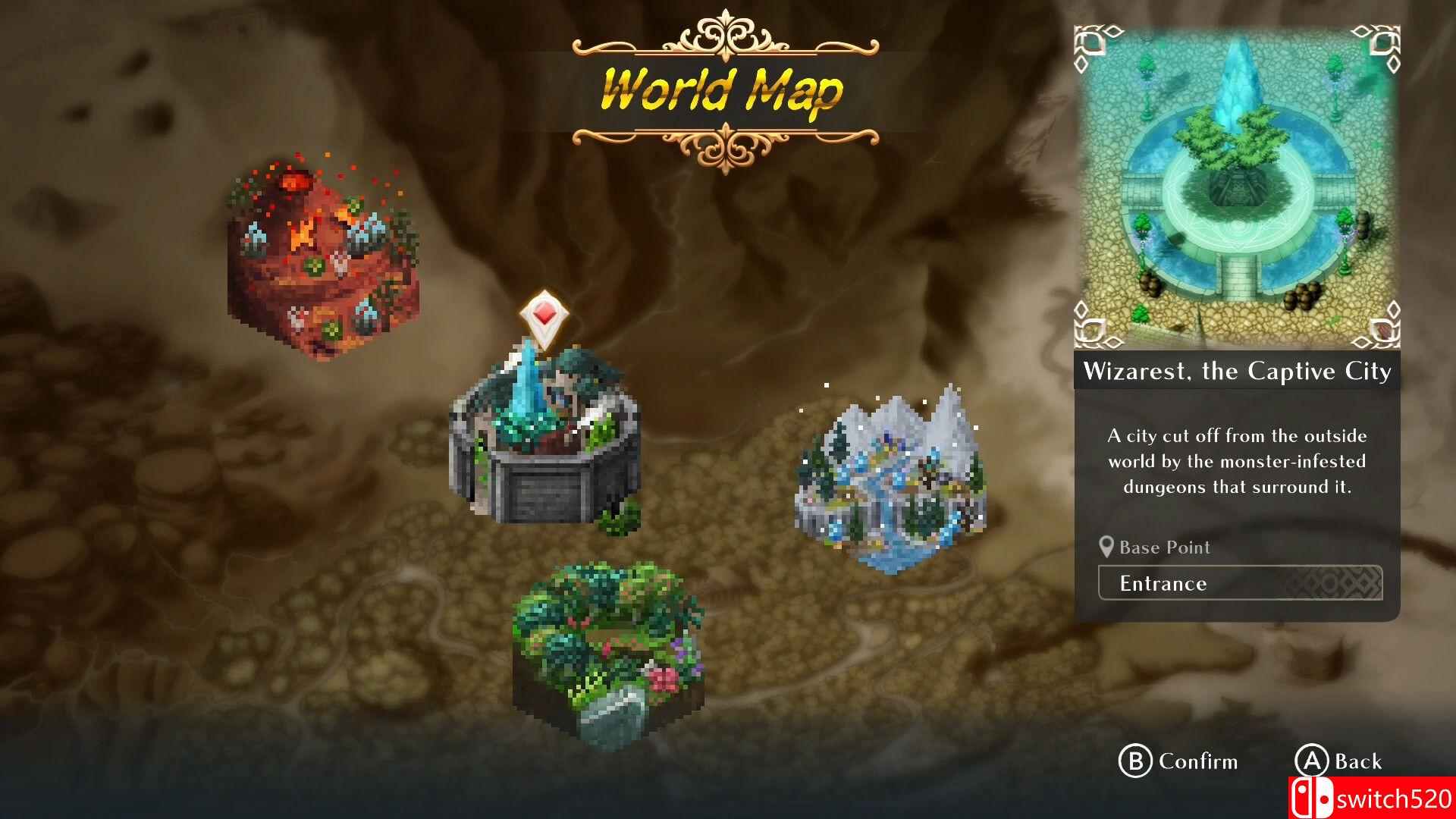1456x819 pixels.
Task: Click the B Confirm button icon
Action: [x=1134, y=761]
